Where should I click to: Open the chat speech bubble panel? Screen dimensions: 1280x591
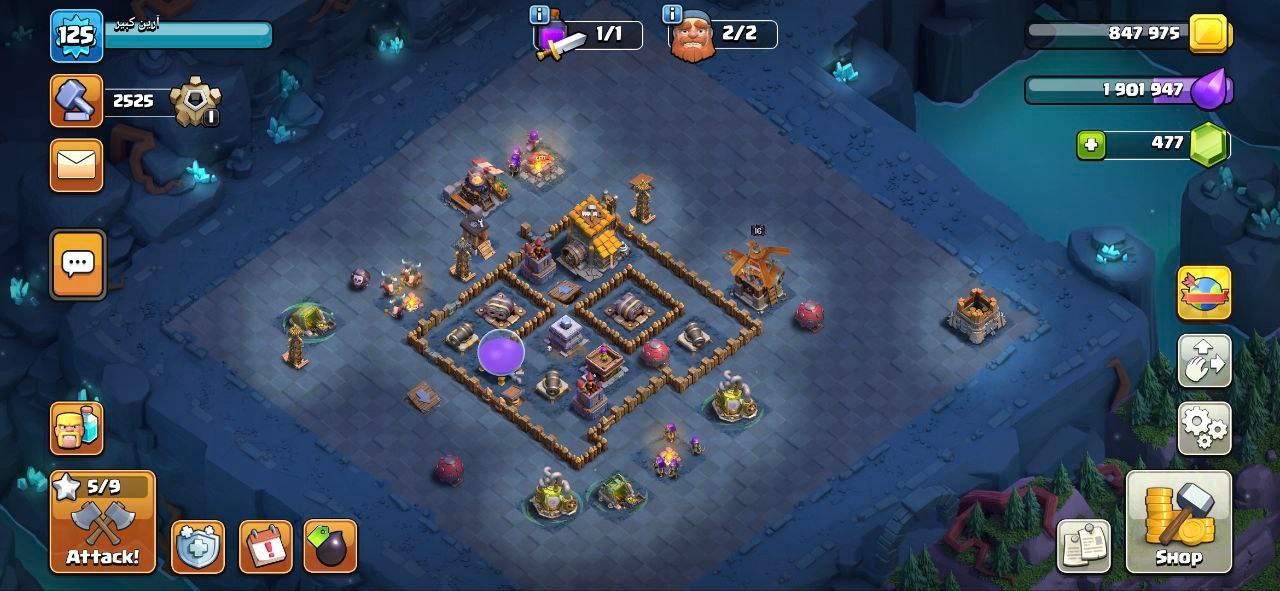(x=77, y=264)
